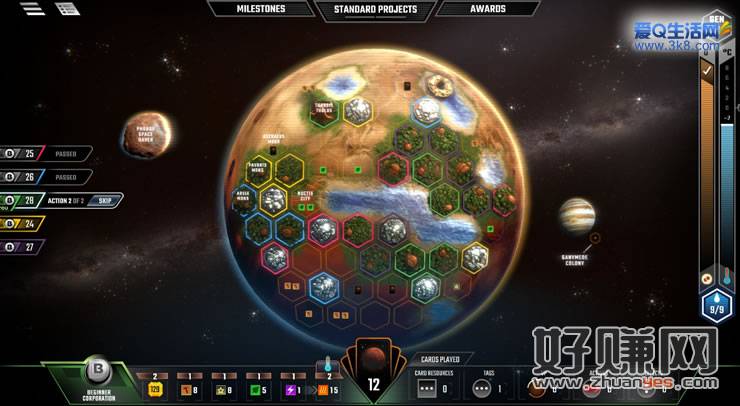The height and width of the screenshot is (406, 740).
Task: Open the game log list icon
Action: 68,9
